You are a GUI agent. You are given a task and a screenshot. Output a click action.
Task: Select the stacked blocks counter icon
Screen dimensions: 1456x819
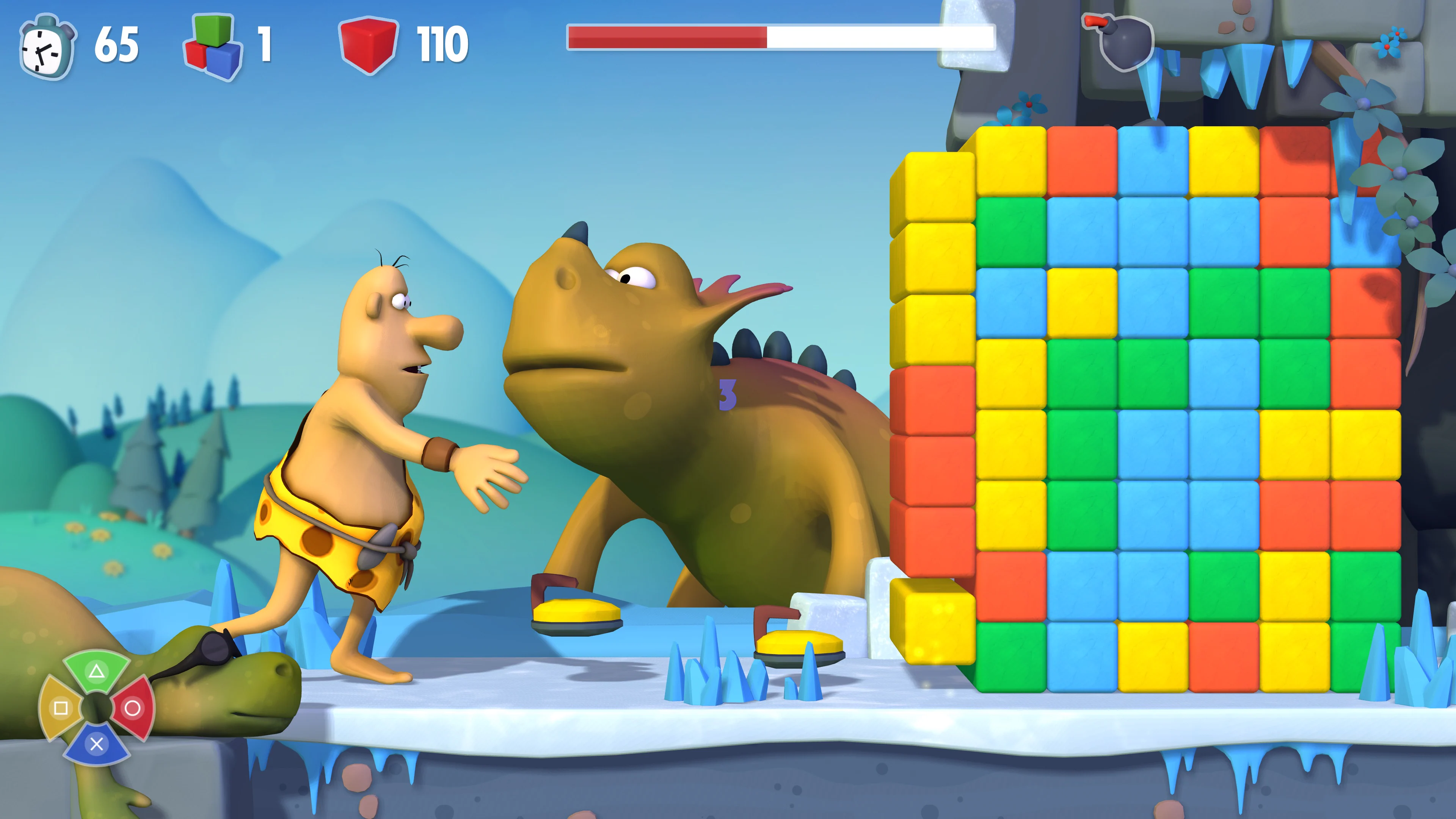coord(209,45)
